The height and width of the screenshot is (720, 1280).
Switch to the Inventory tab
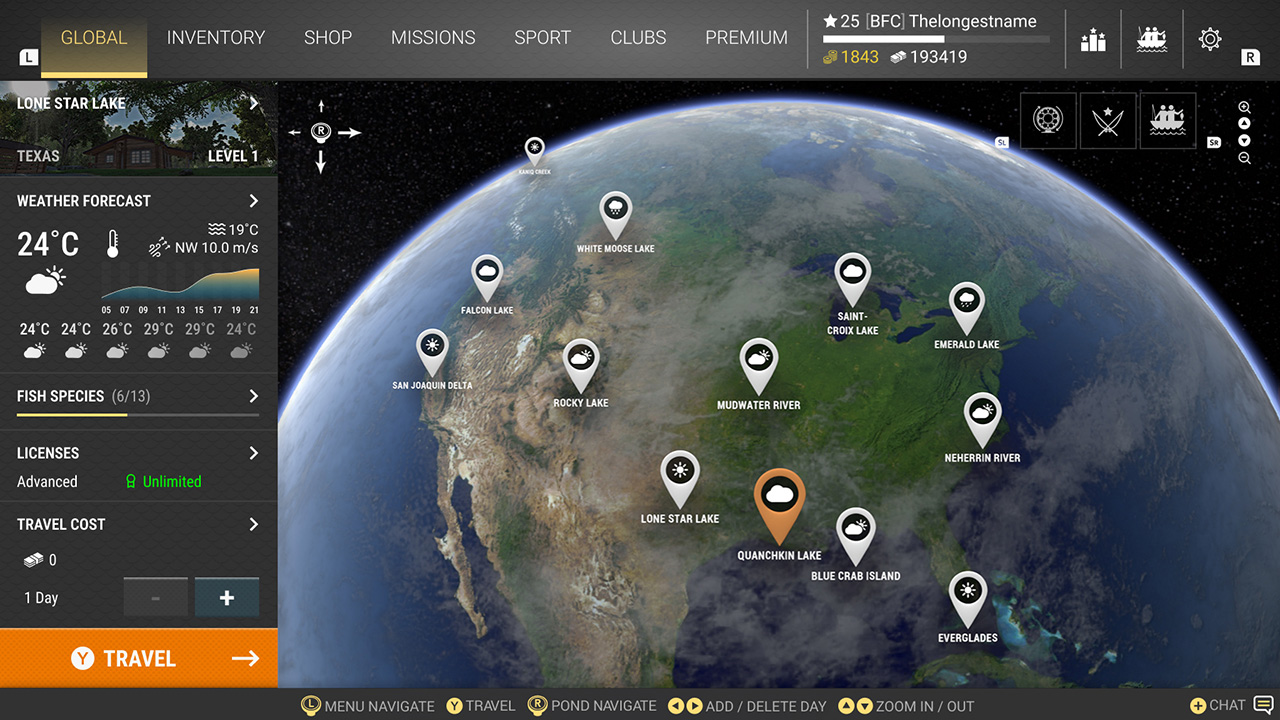pos(215,38)
